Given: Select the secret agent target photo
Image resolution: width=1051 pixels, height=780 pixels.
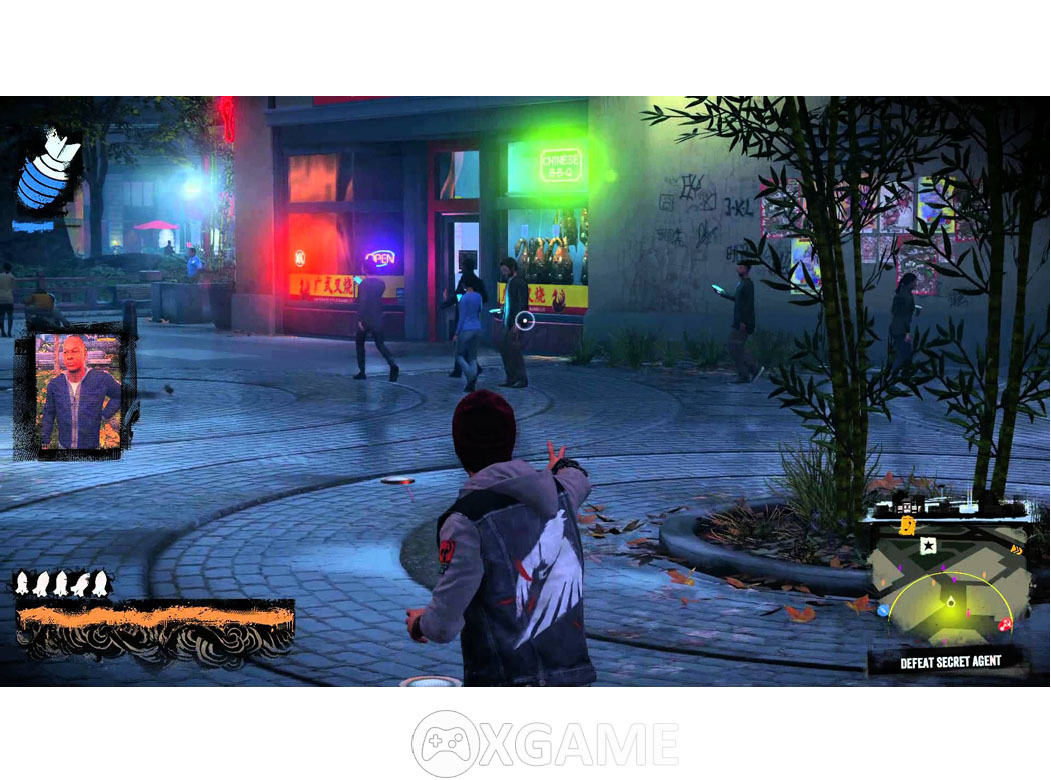Looking at the screenshot, I should [78, 393].
